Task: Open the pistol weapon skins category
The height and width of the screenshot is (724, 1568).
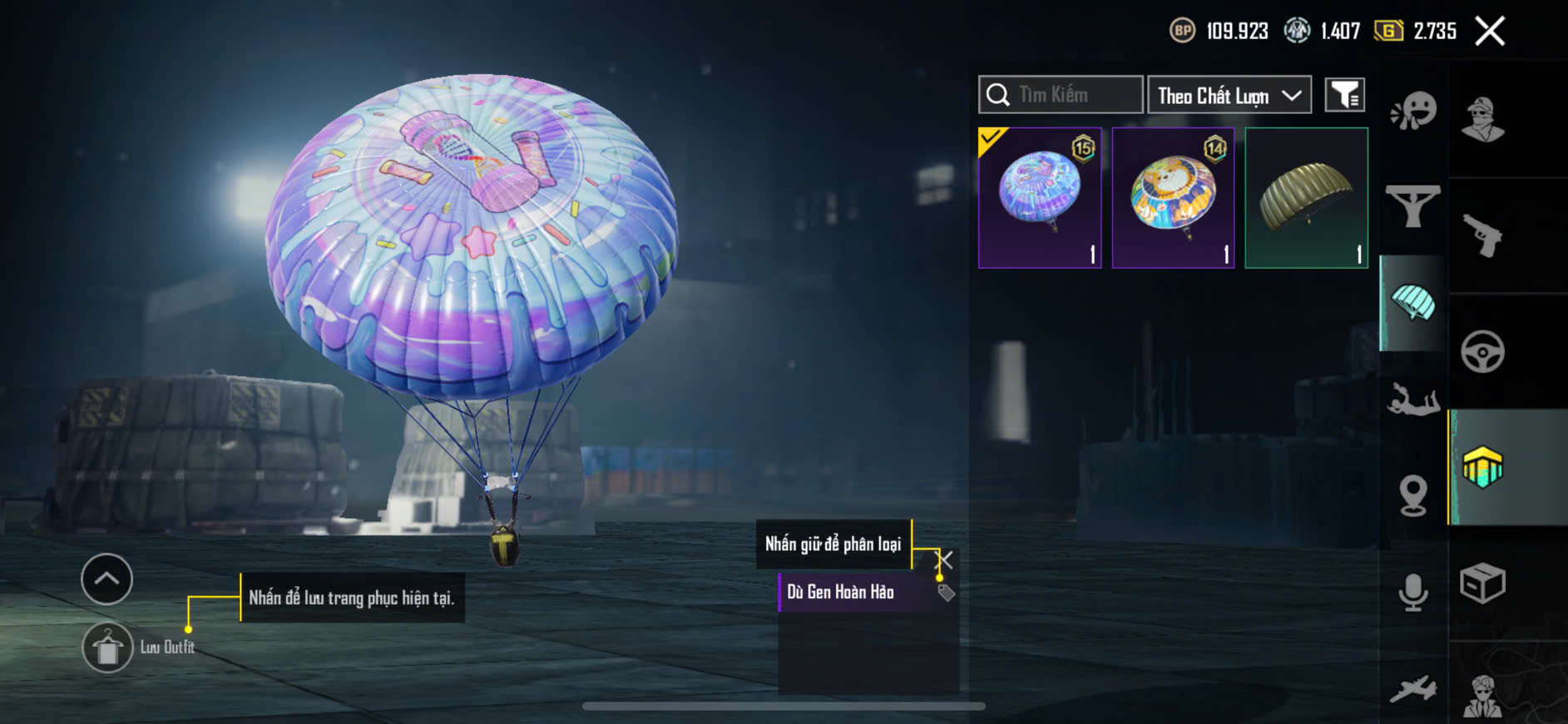Action: (x=1482, y=236)
